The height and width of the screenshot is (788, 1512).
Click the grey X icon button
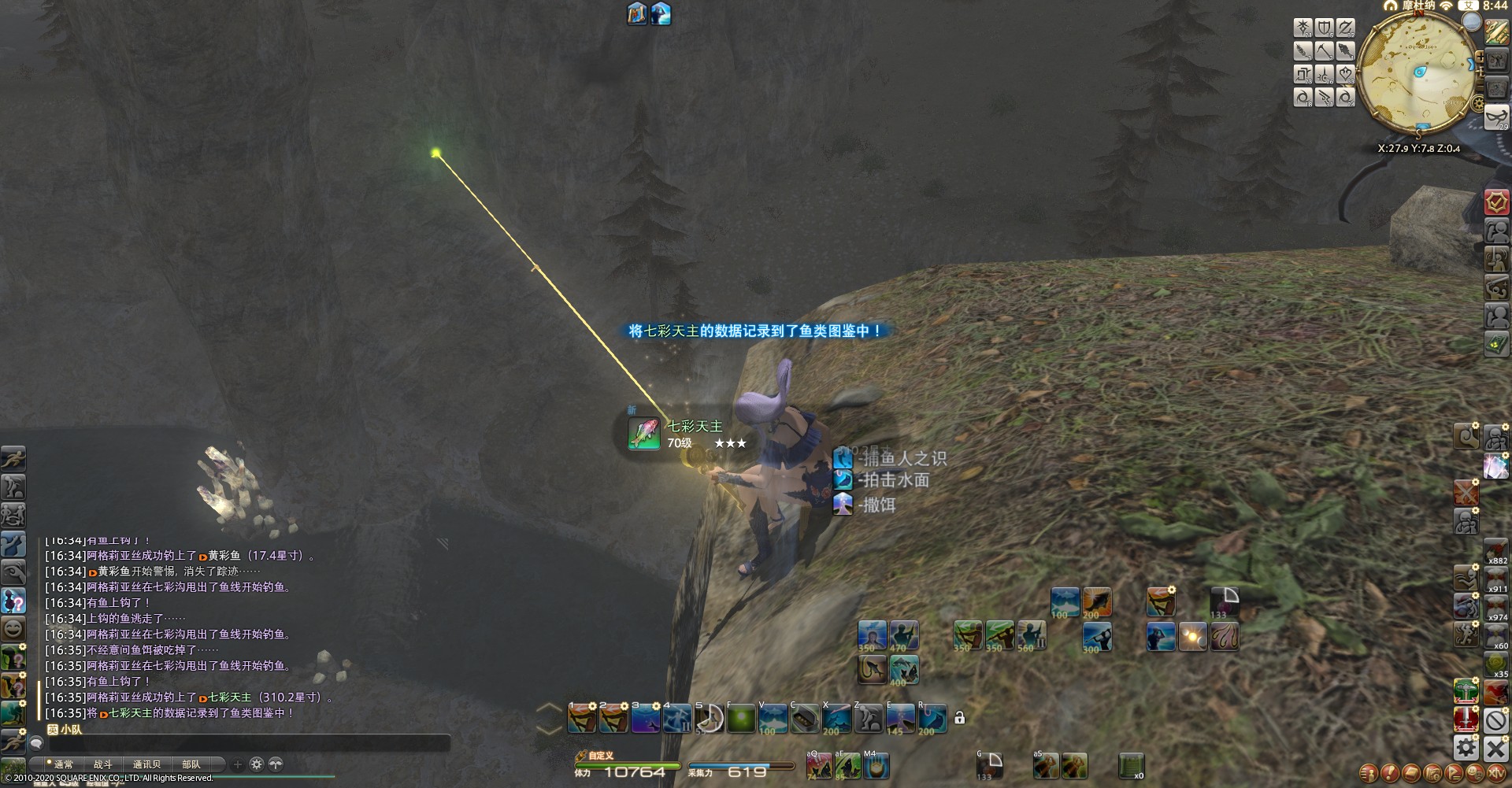coord(1495,747)
